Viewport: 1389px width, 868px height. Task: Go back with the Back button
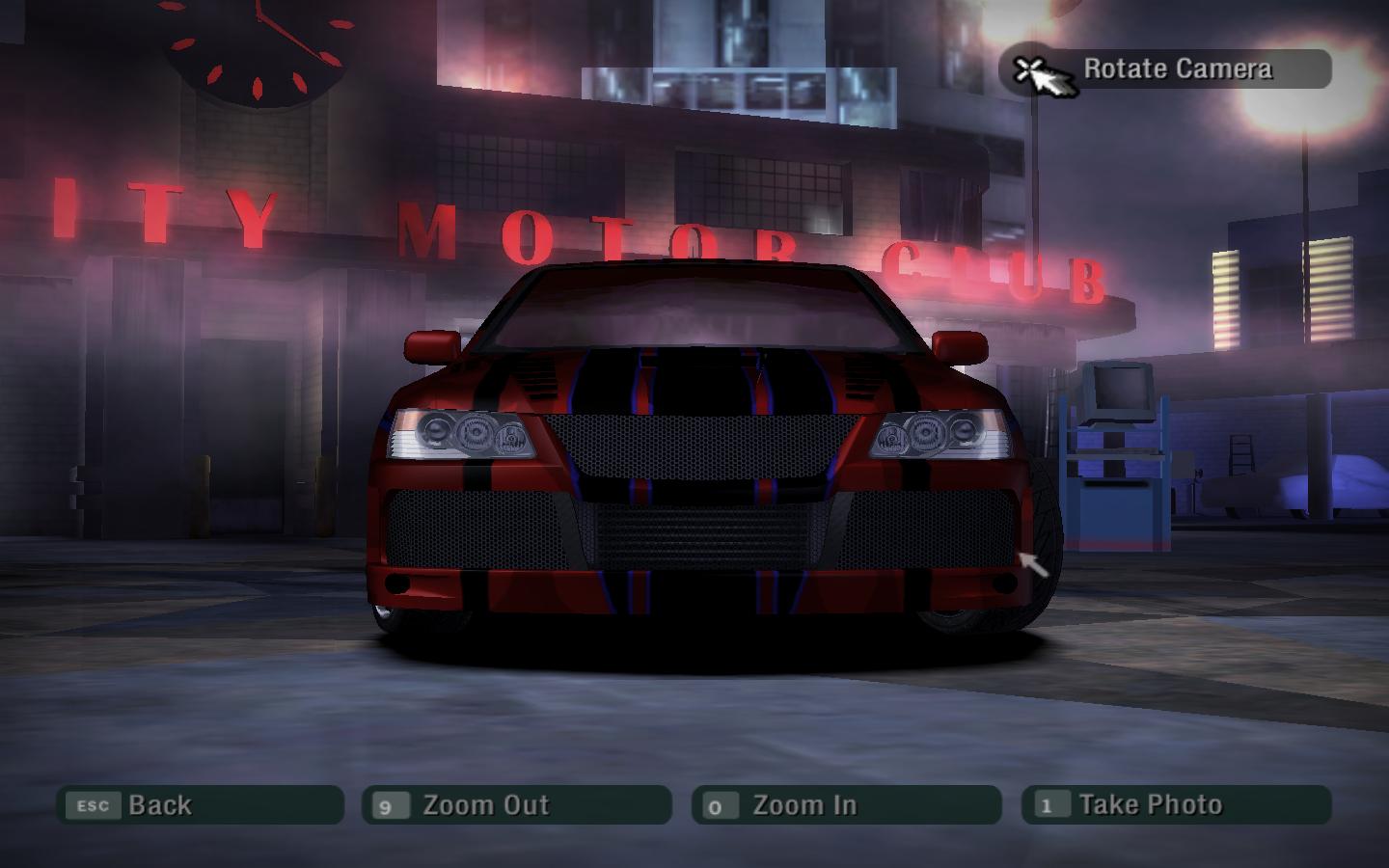(x=200, y=805)
